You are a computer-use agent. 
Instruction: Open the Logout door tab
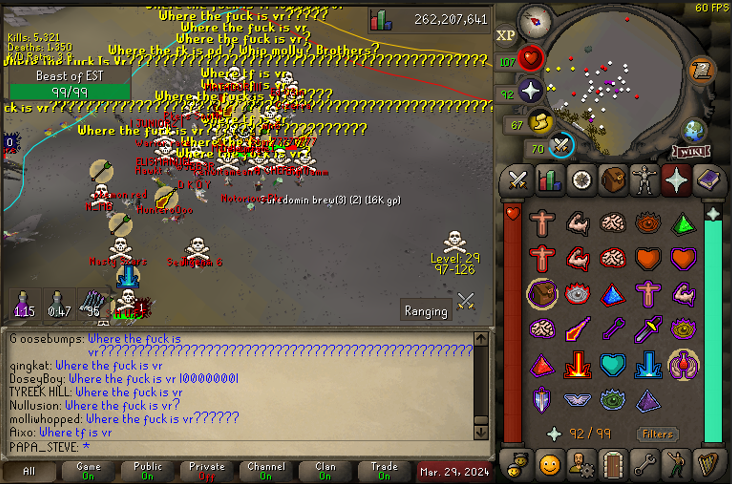[612, 464]
